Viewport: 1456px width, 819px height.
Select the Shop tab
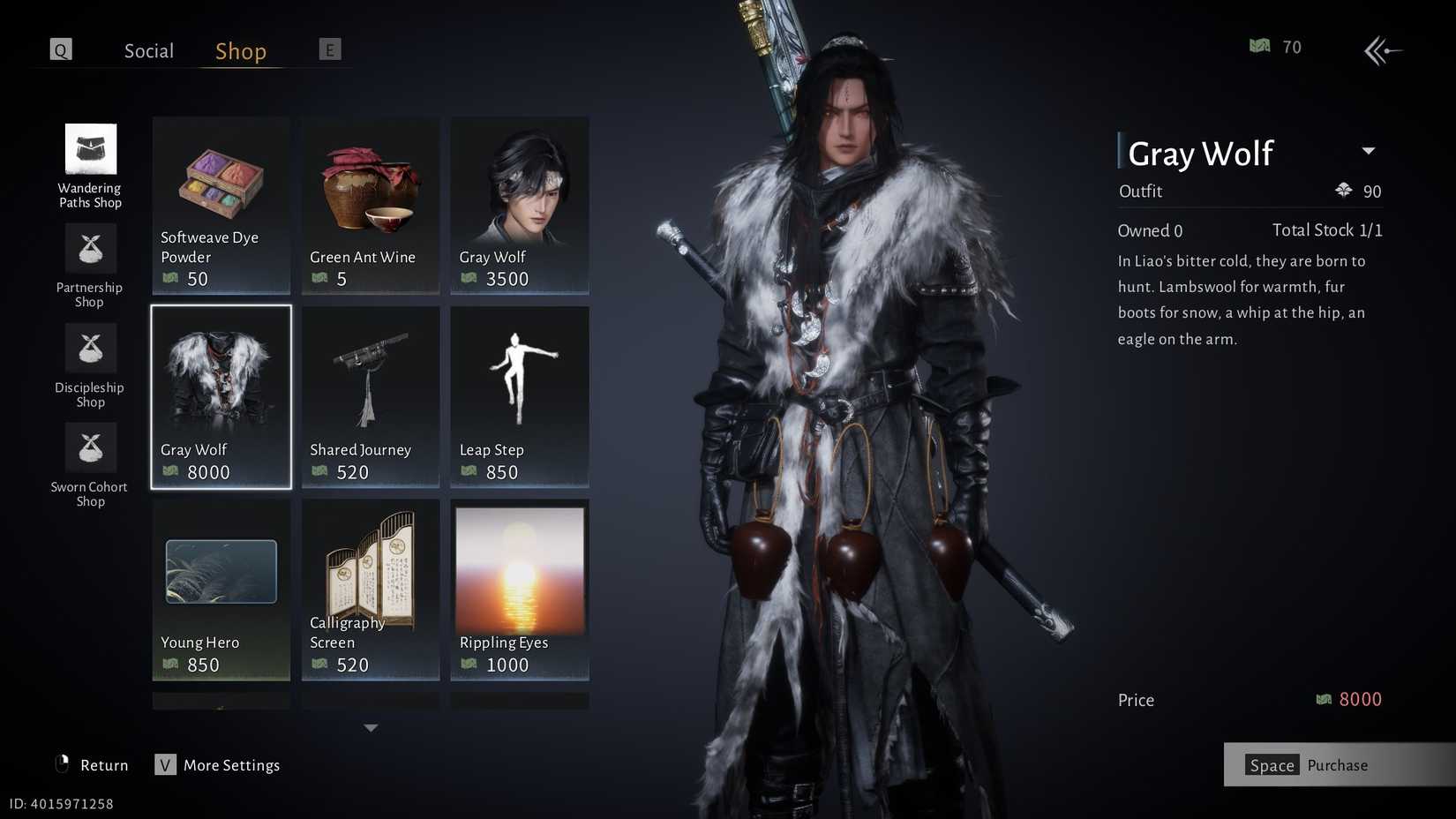coord(239,50)
